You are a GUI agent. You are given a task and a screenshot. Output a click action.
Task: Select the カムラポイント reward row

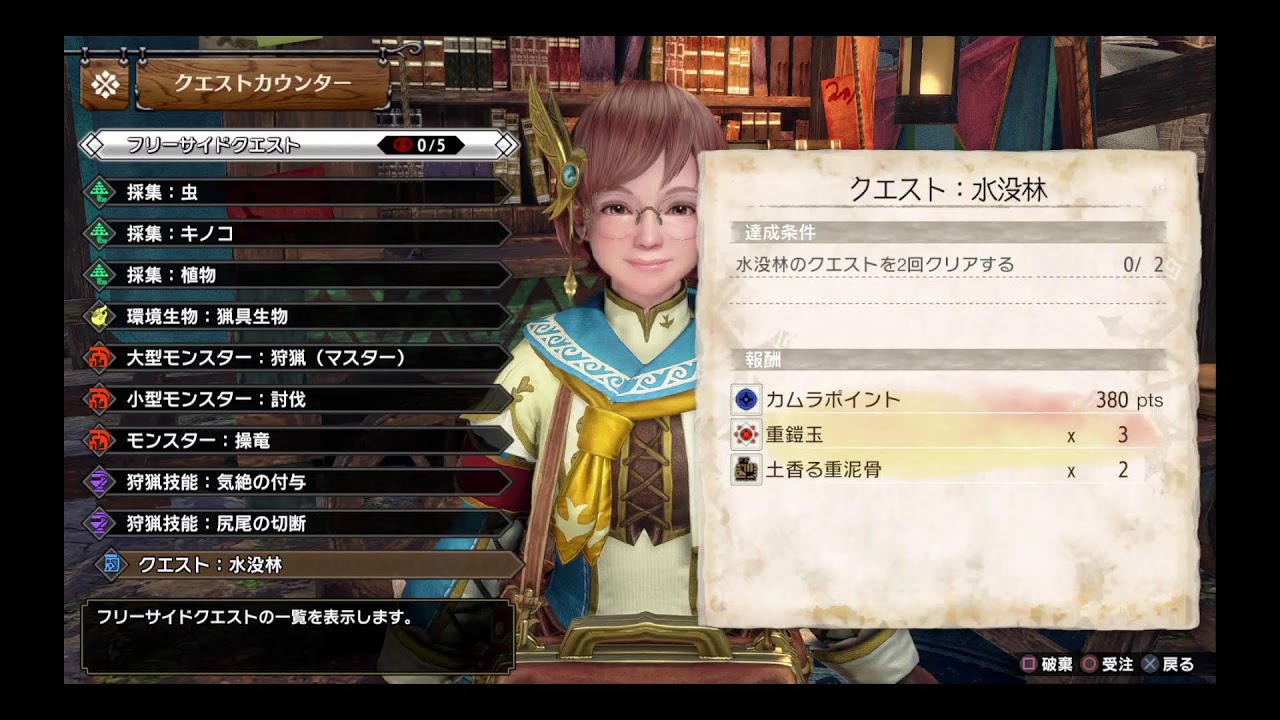coord(946,400)
